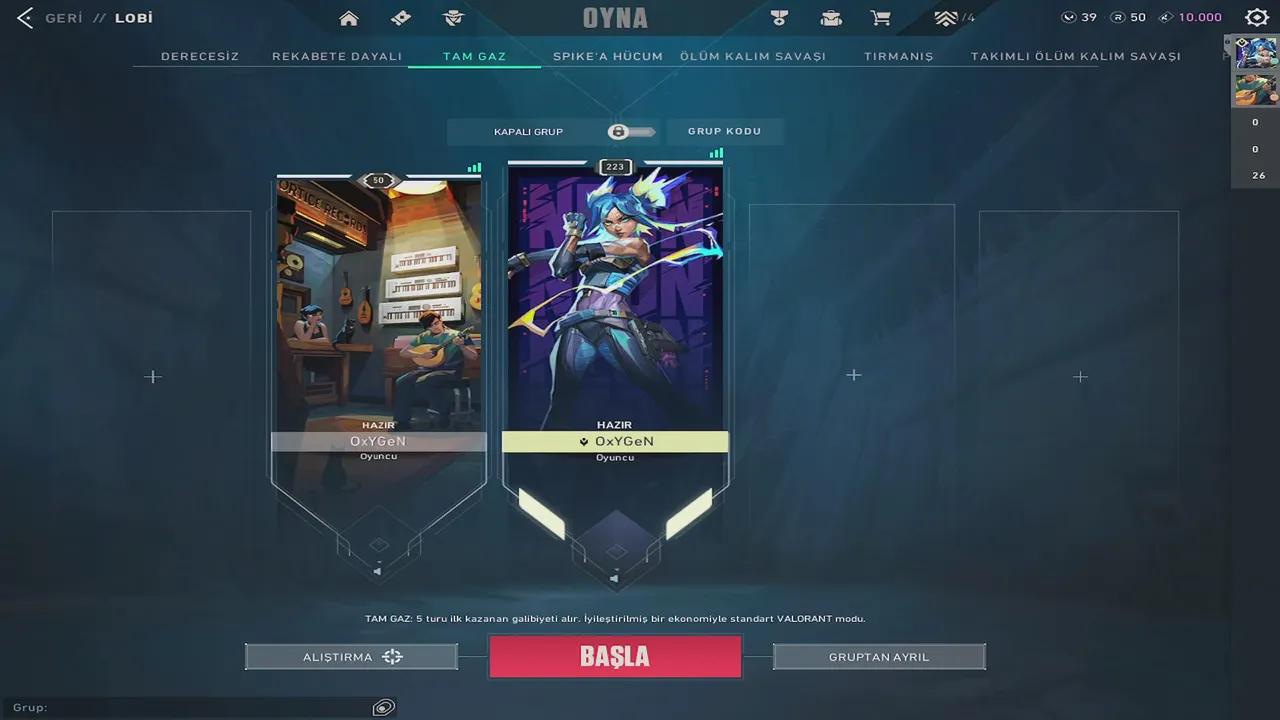
Task: Click the GRUP KODU button
Action: coord(724,131)
